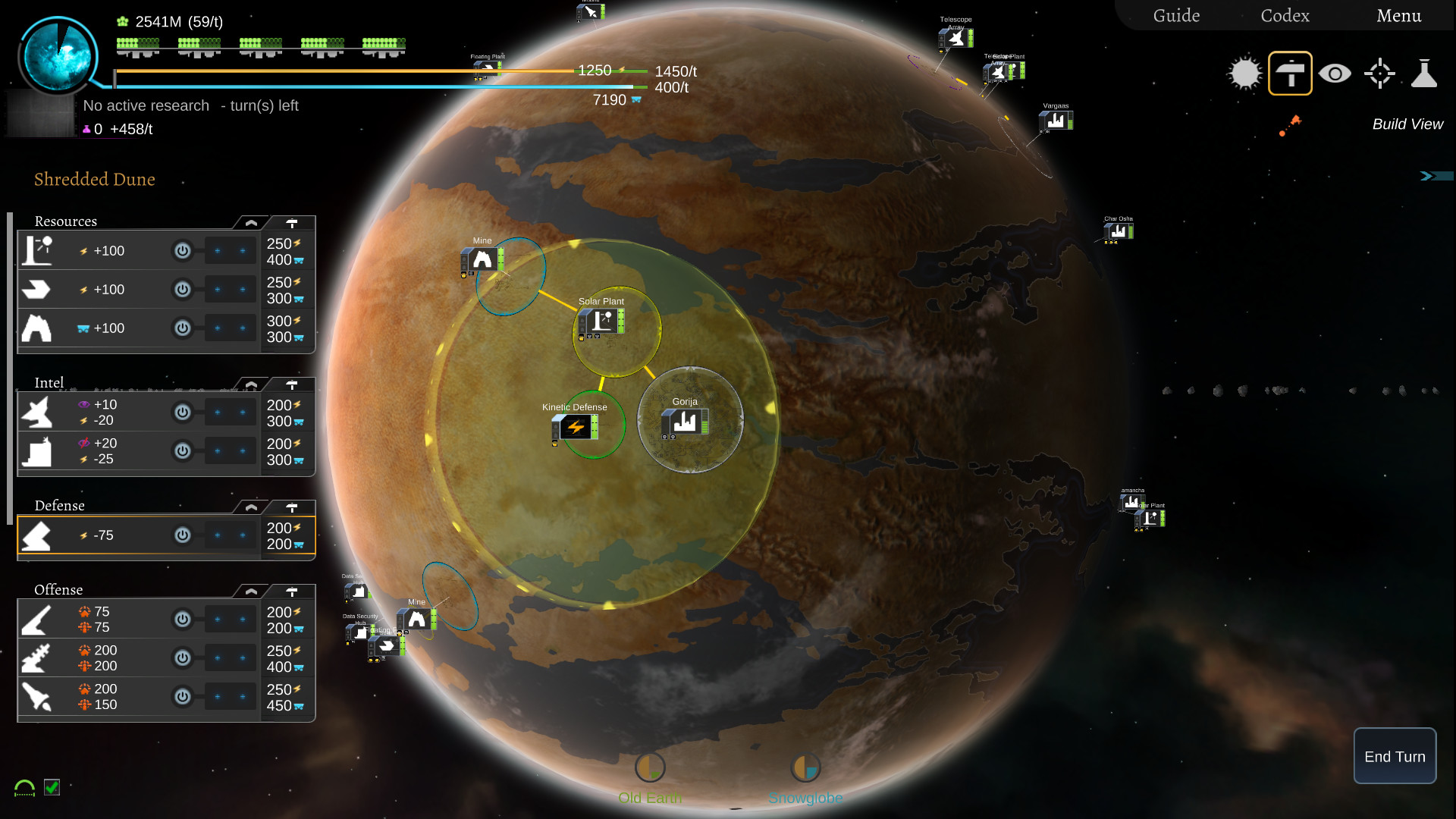Select the Old Earth planet button
Viewport: 1456px width, 819px height.
pos(650,767)
